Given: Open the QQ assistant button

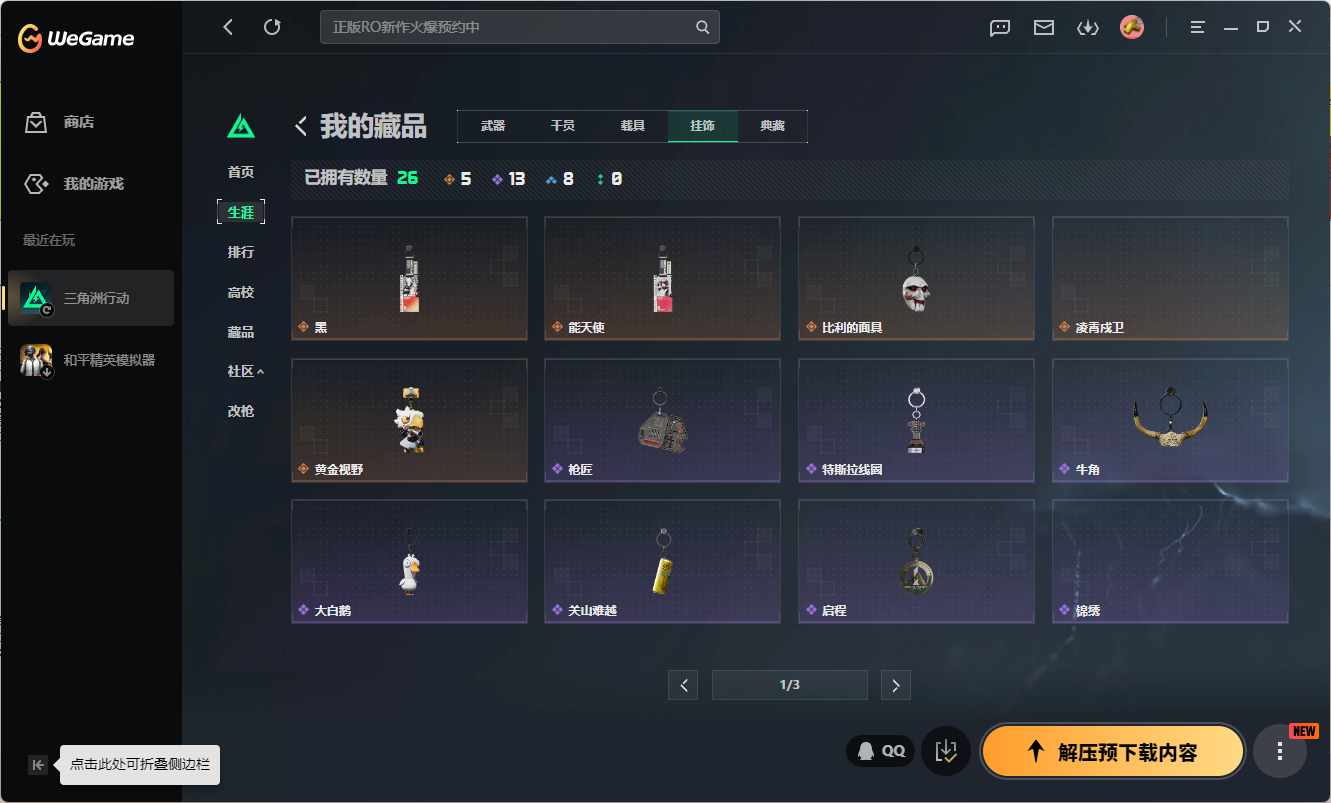Looking at the screenshot, I should (x=879, y=750).
